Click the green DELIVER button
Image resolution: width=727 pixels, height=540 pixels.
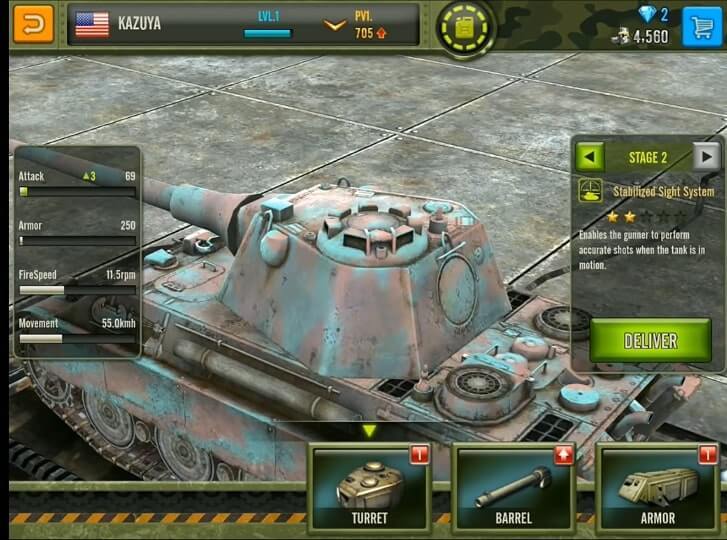click(x=650, y=340)
